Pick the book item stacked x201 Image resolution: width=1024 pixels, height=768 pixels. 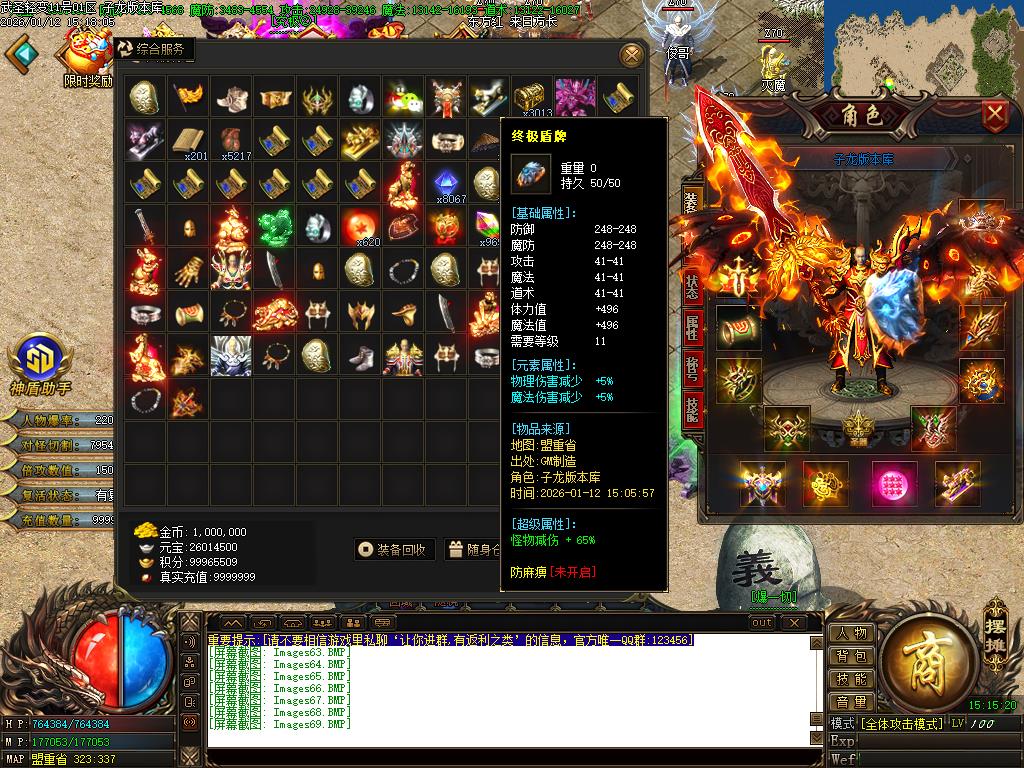pyautogui.click(x=187, y=141)
